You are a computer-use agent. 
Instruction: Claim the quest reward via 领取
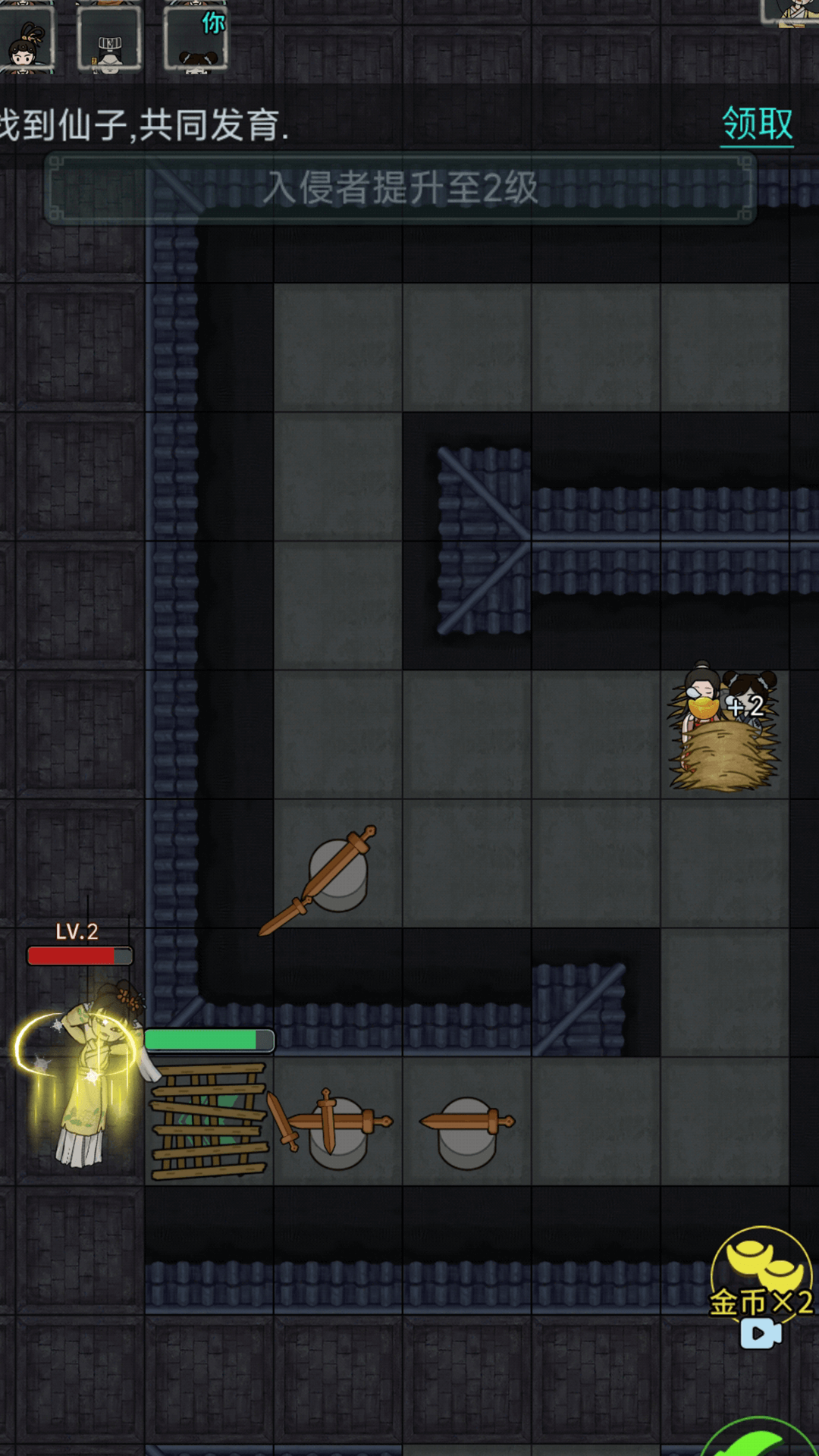tap(757, 124)
